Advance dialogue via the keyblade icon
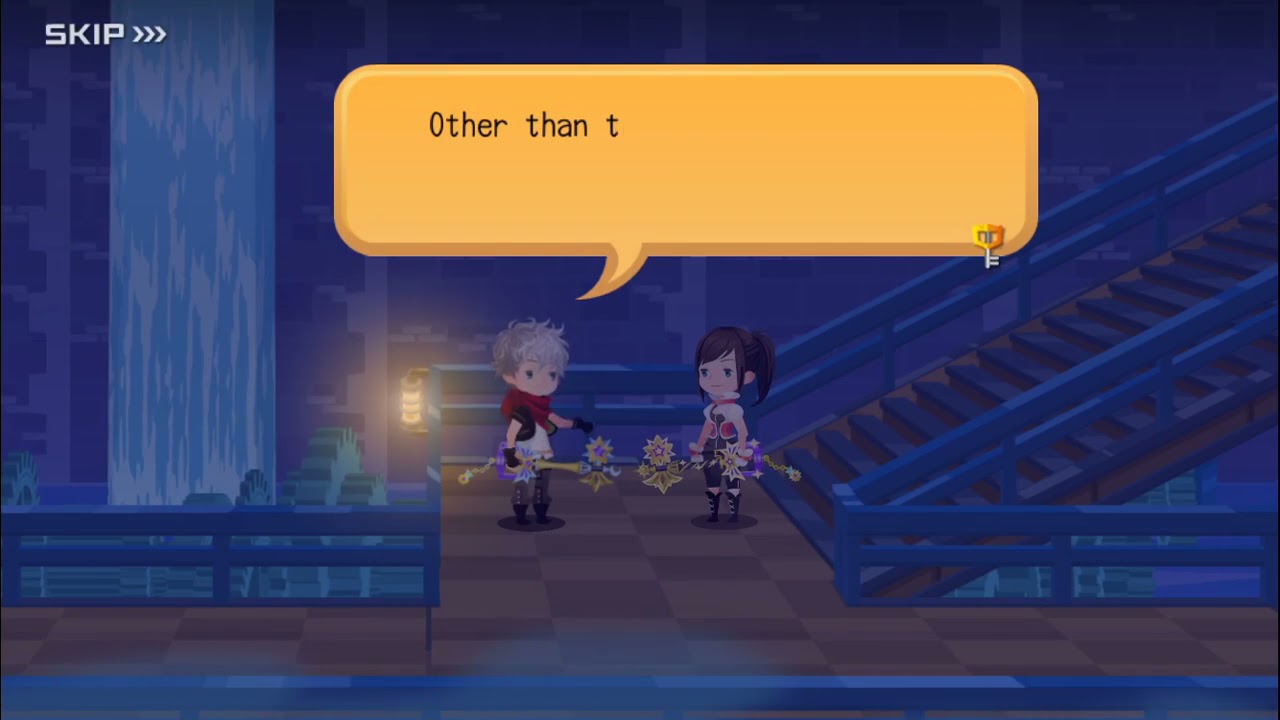 tap(988, 245)
